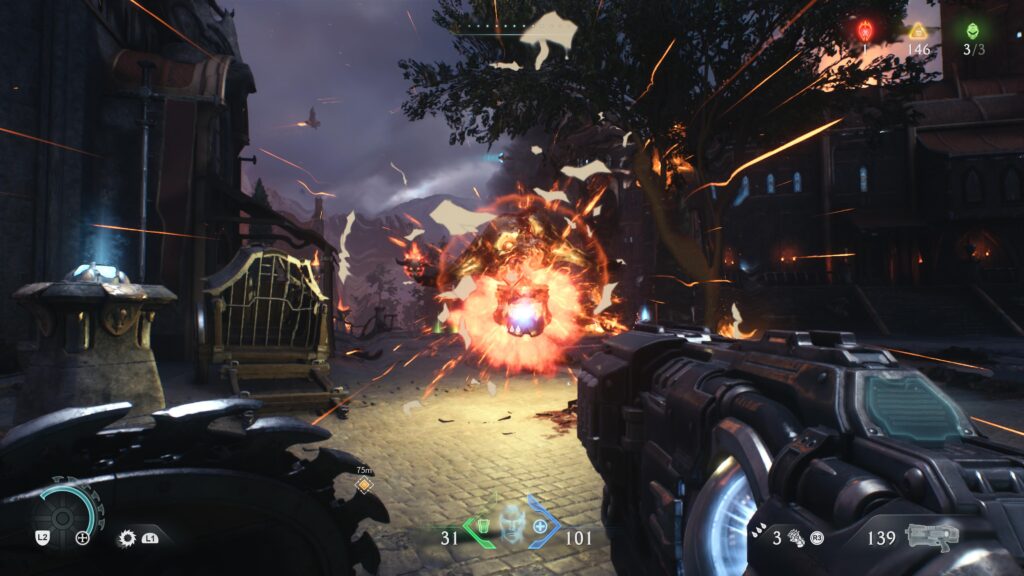Click the yellow gold triangle currency icon
This screenshot has height=576, width=1024.
917,30
